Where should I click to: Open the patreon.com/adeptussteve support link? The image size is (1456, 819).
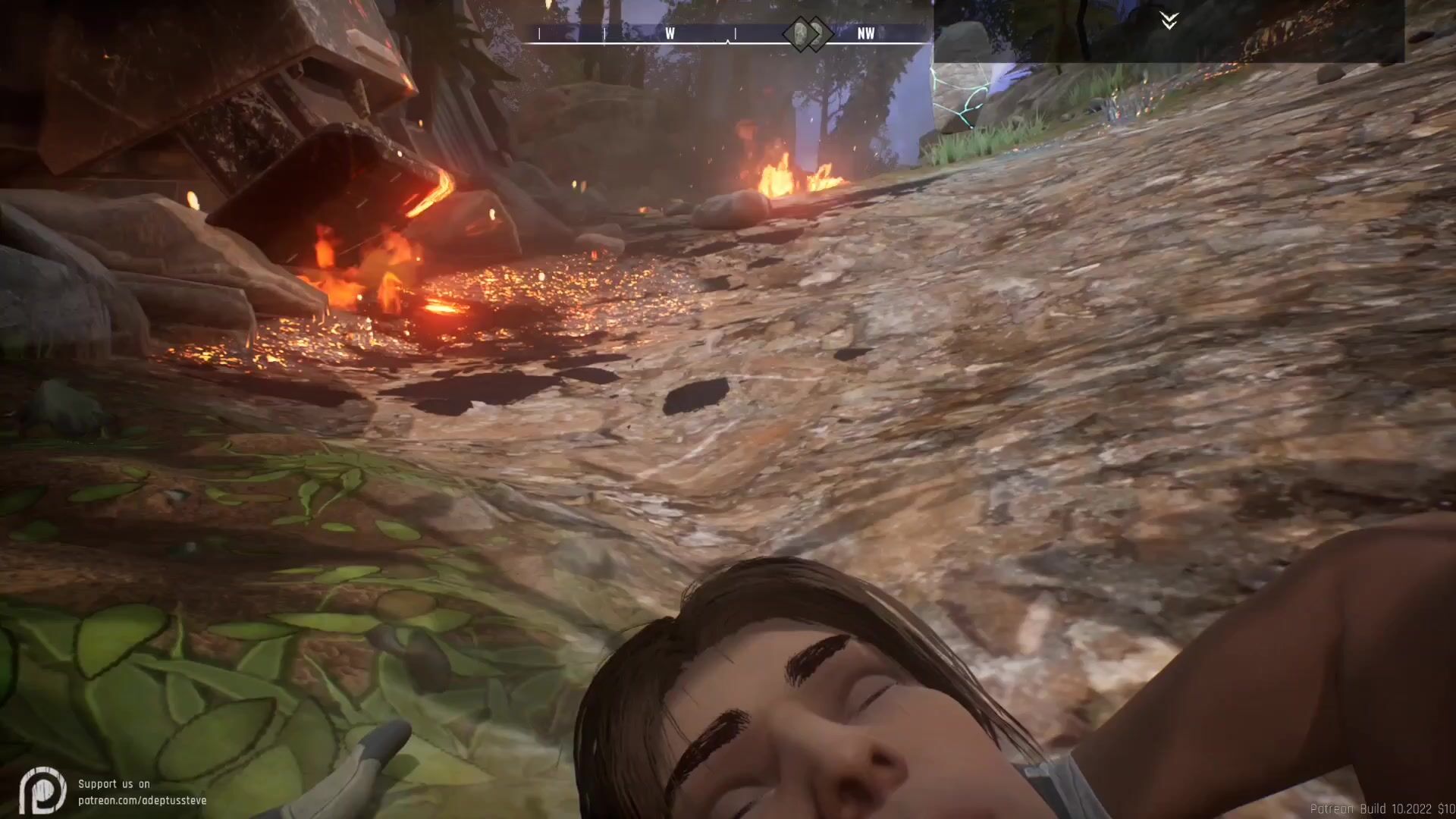pos(142,800)
